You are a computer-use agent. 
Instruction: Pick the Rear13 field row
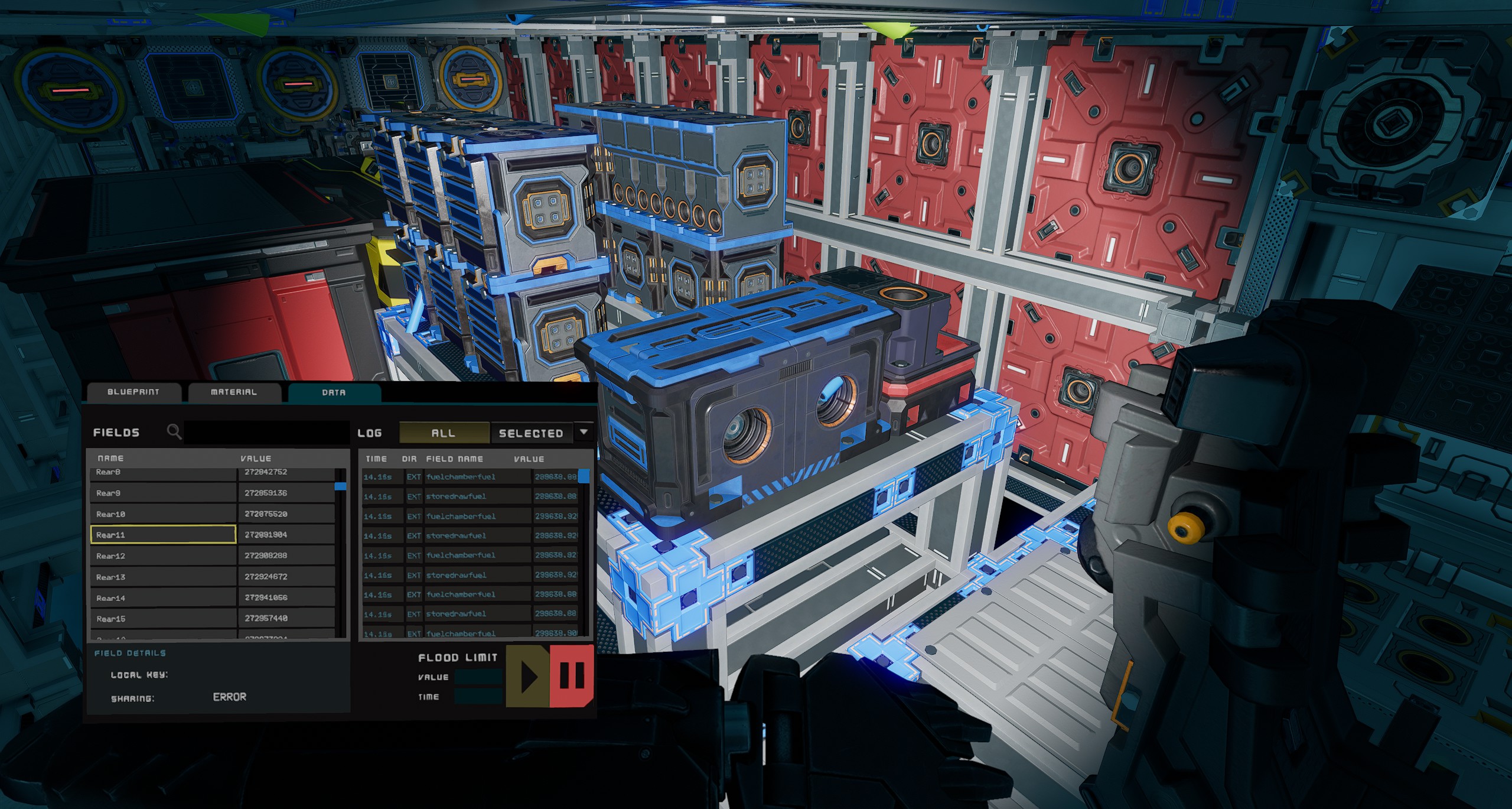click(163, 577)
